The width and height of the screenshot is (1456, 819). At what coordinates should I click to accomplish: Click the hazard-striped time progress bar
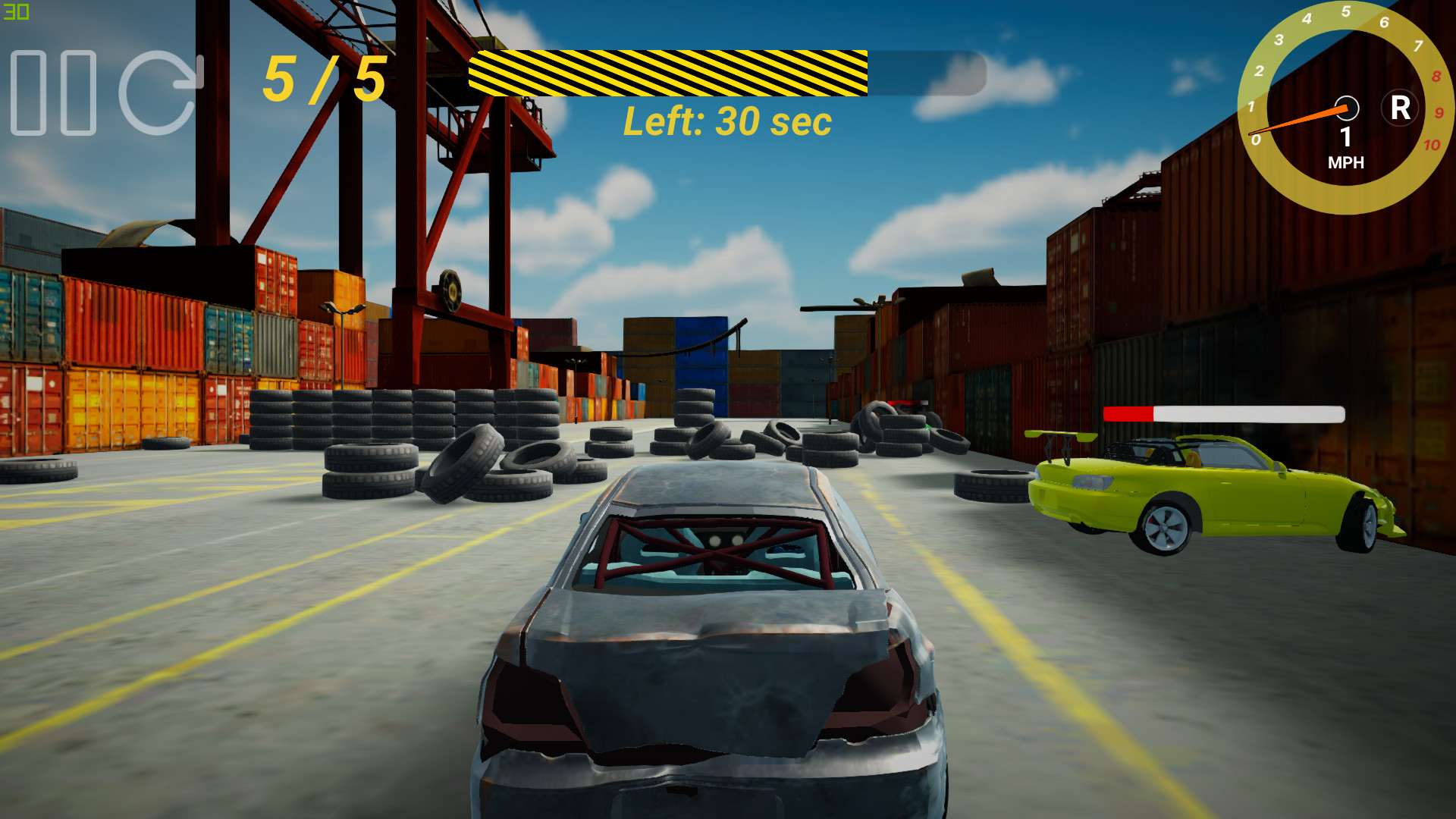pyautogui.click(x=667, y=74)
